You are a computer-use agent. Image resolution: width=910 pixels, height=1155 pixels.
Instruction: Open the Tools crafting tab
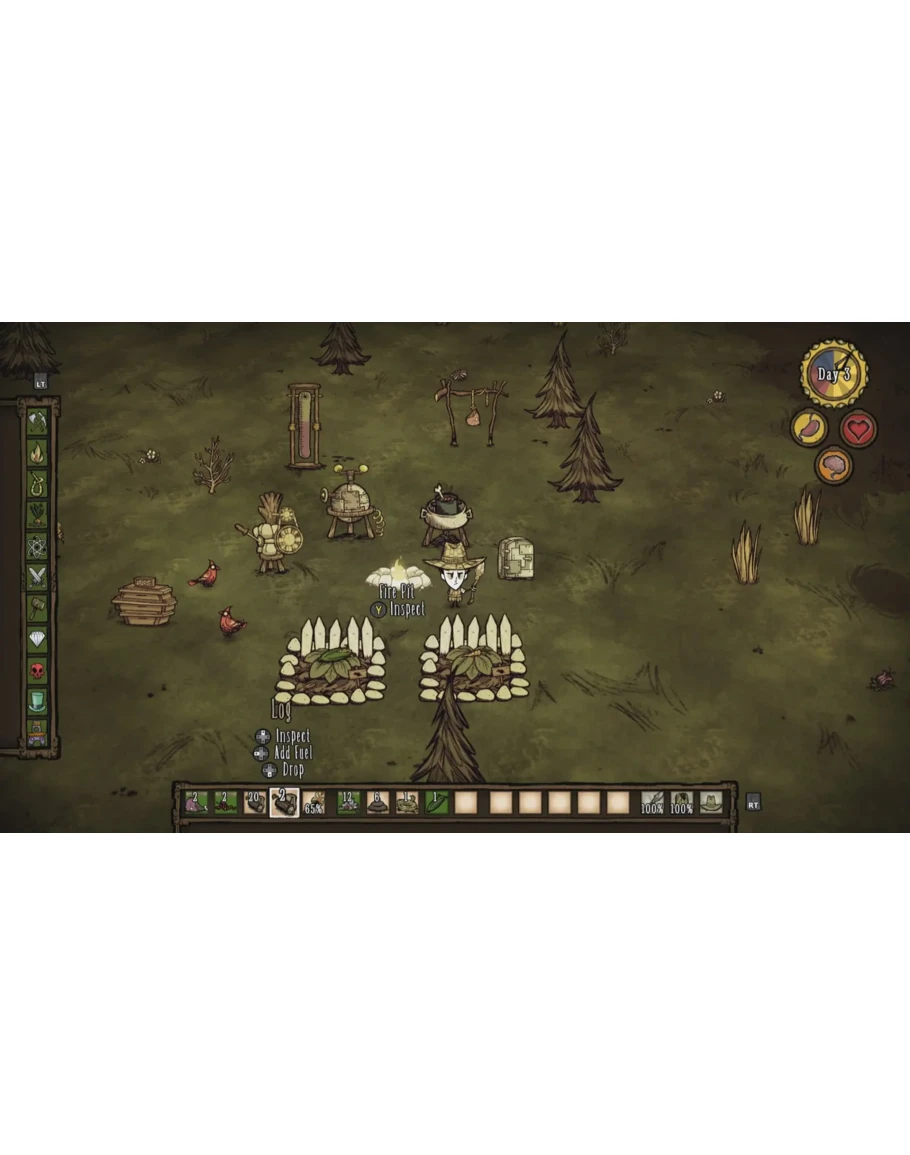38,421
